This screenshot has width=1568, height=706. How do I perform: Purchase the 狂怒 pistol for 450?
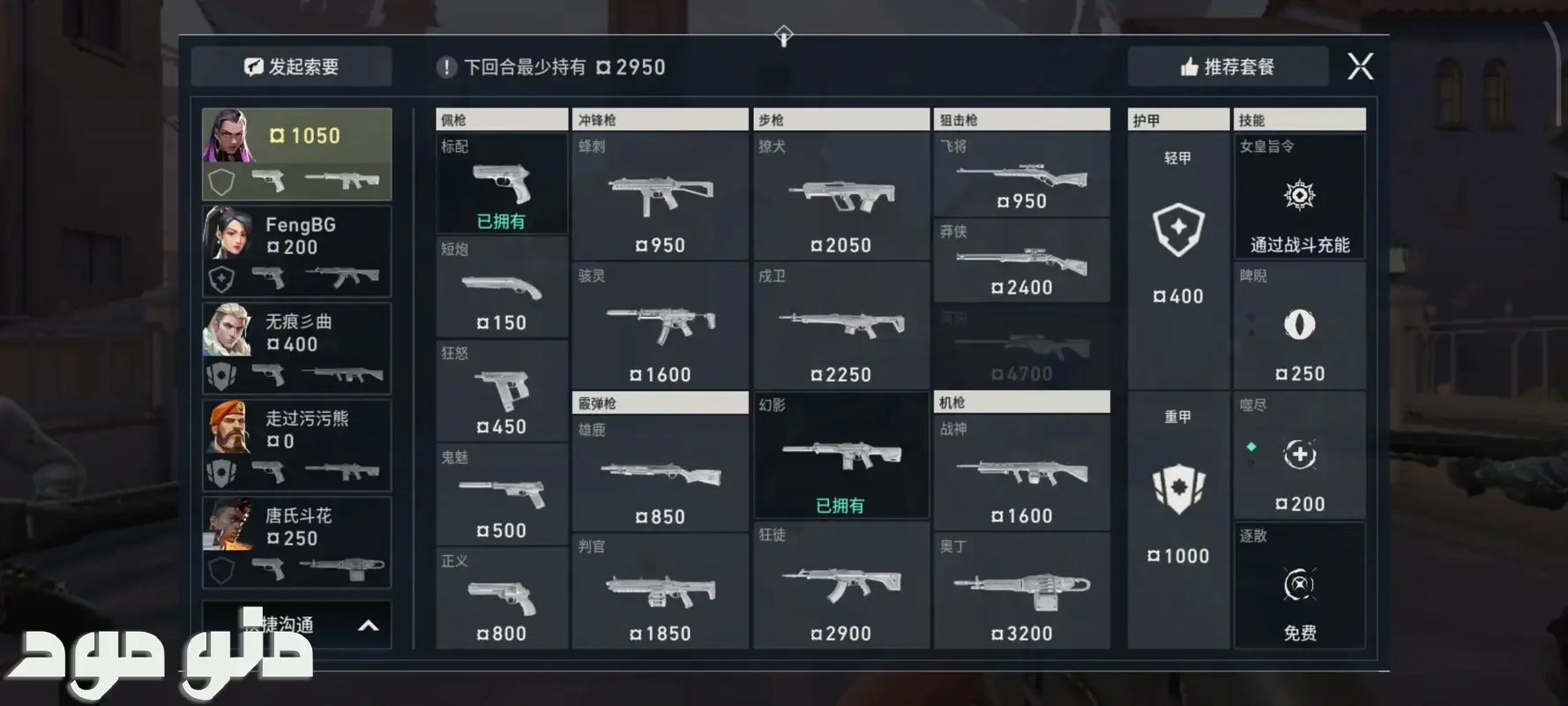point(501,392)
